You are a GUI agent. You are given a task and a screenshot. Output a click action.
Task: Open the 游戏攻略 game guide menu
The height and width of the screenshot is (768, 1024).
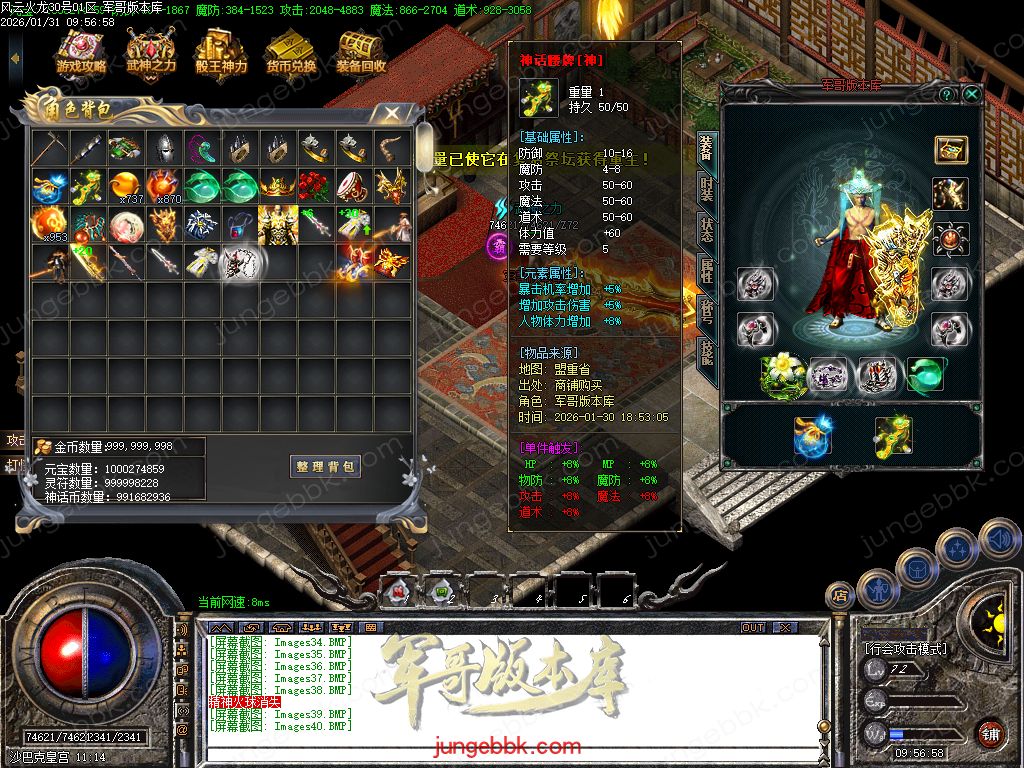click(x=82, y=52)
